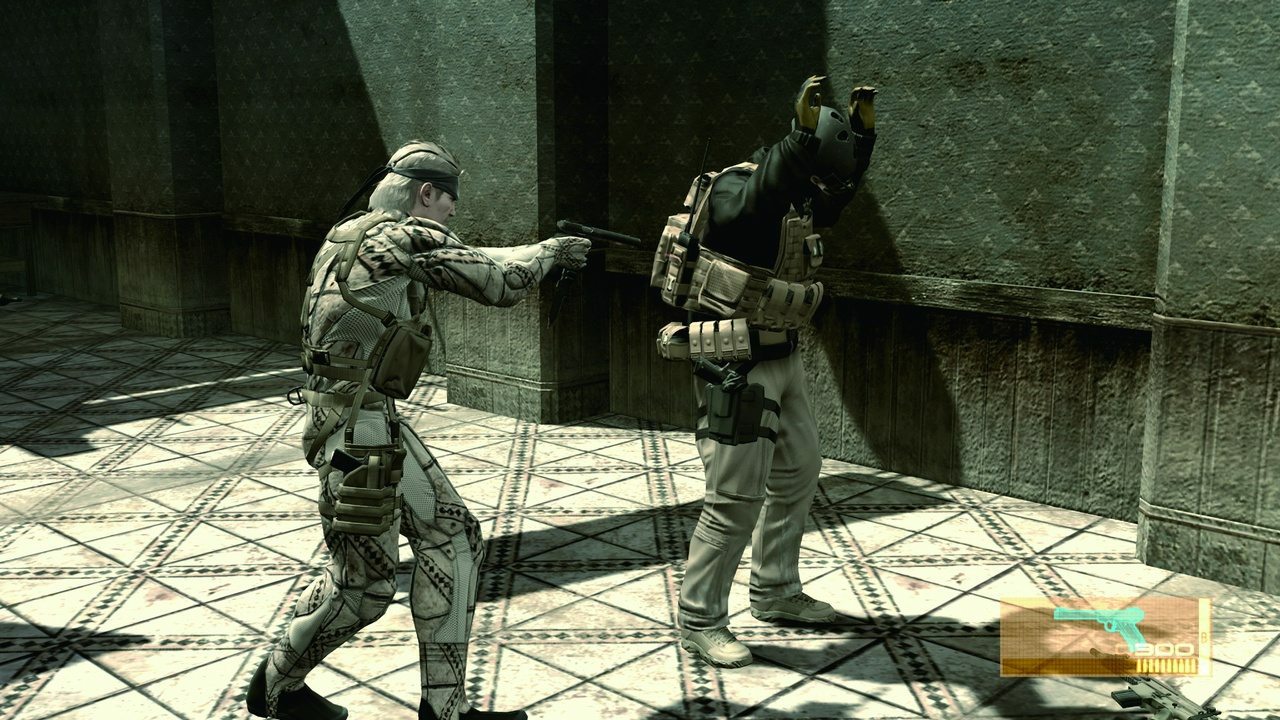The image size is (1280, 720).
Task: Click the rifle icon at bottom right corner
Action: click(x=1160, y=700)
